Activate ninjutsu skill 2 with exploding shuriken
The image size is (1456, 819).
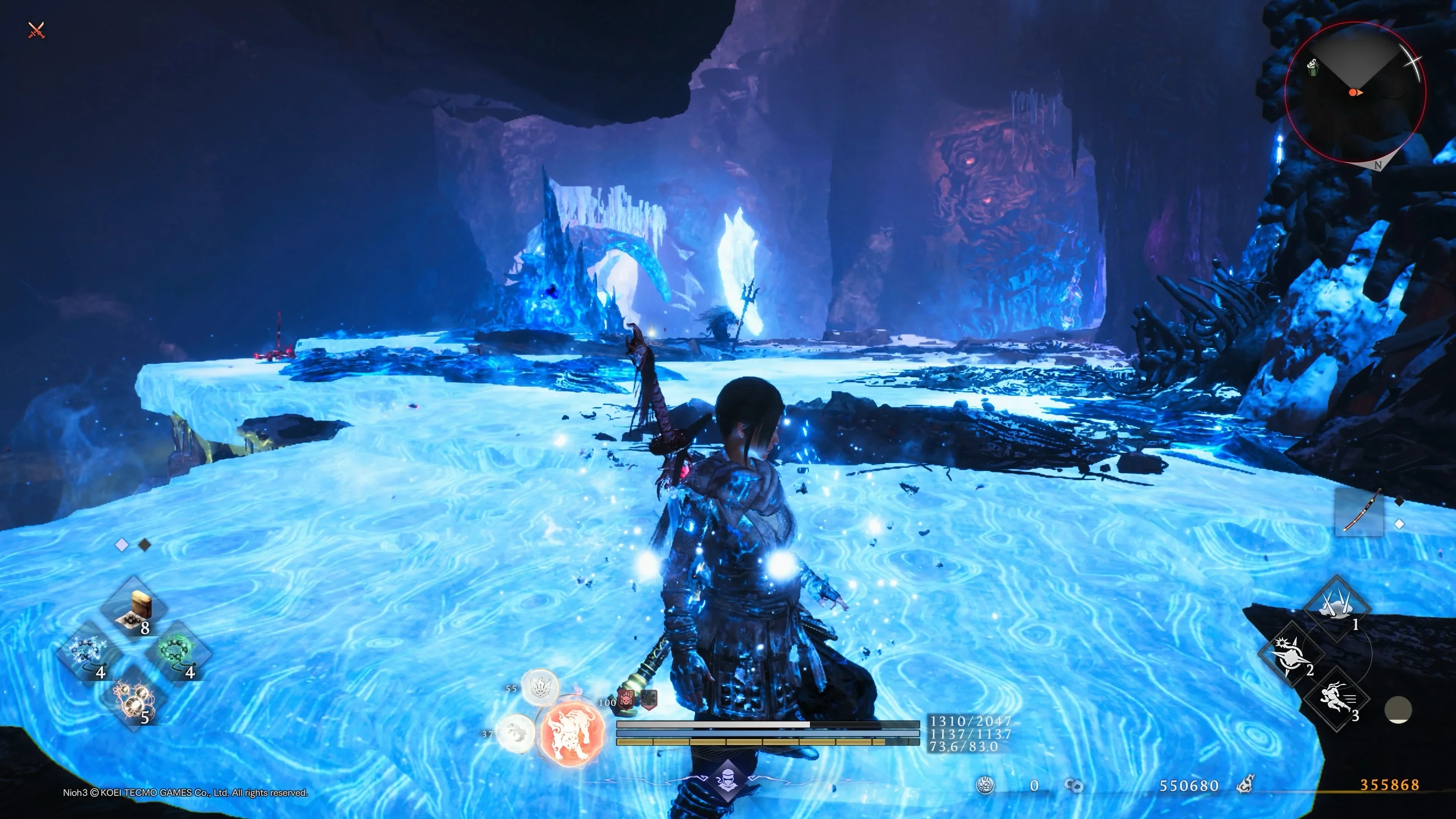1291,654
